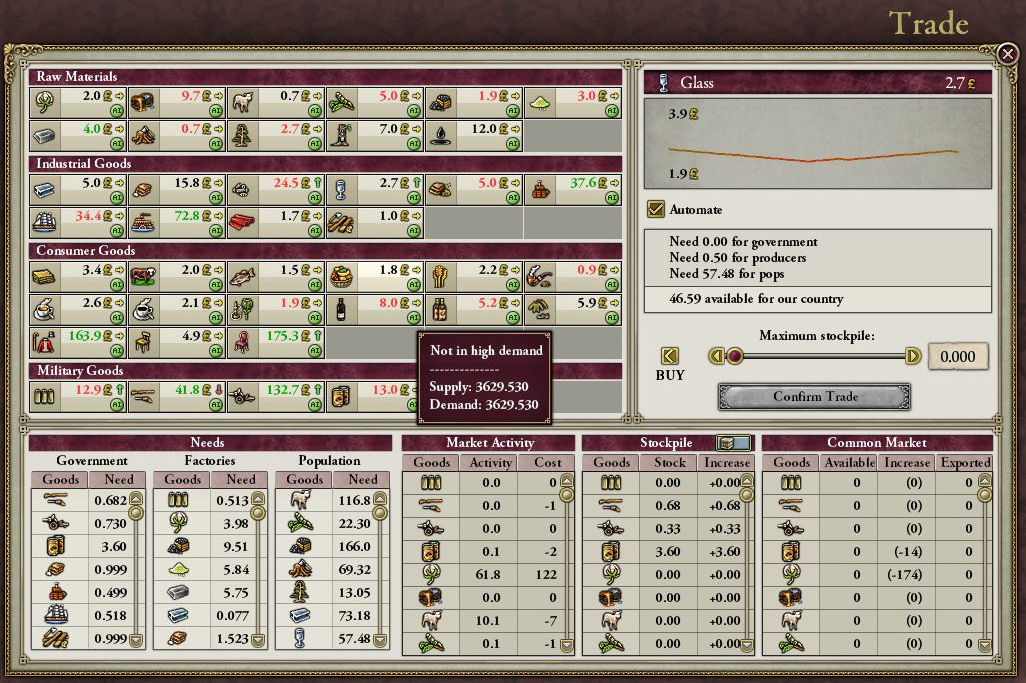The height and width of the screenshot is (683, 1026).
Task: Close the Trade window
Action: (1007, 53)
